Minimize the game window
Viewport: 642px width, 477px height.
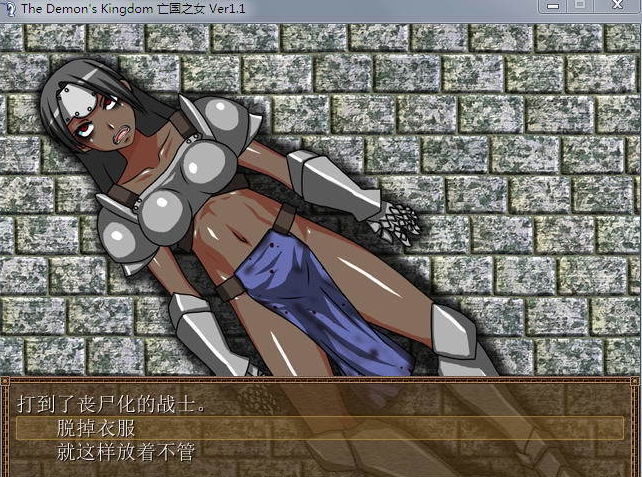tap(550, 7)
